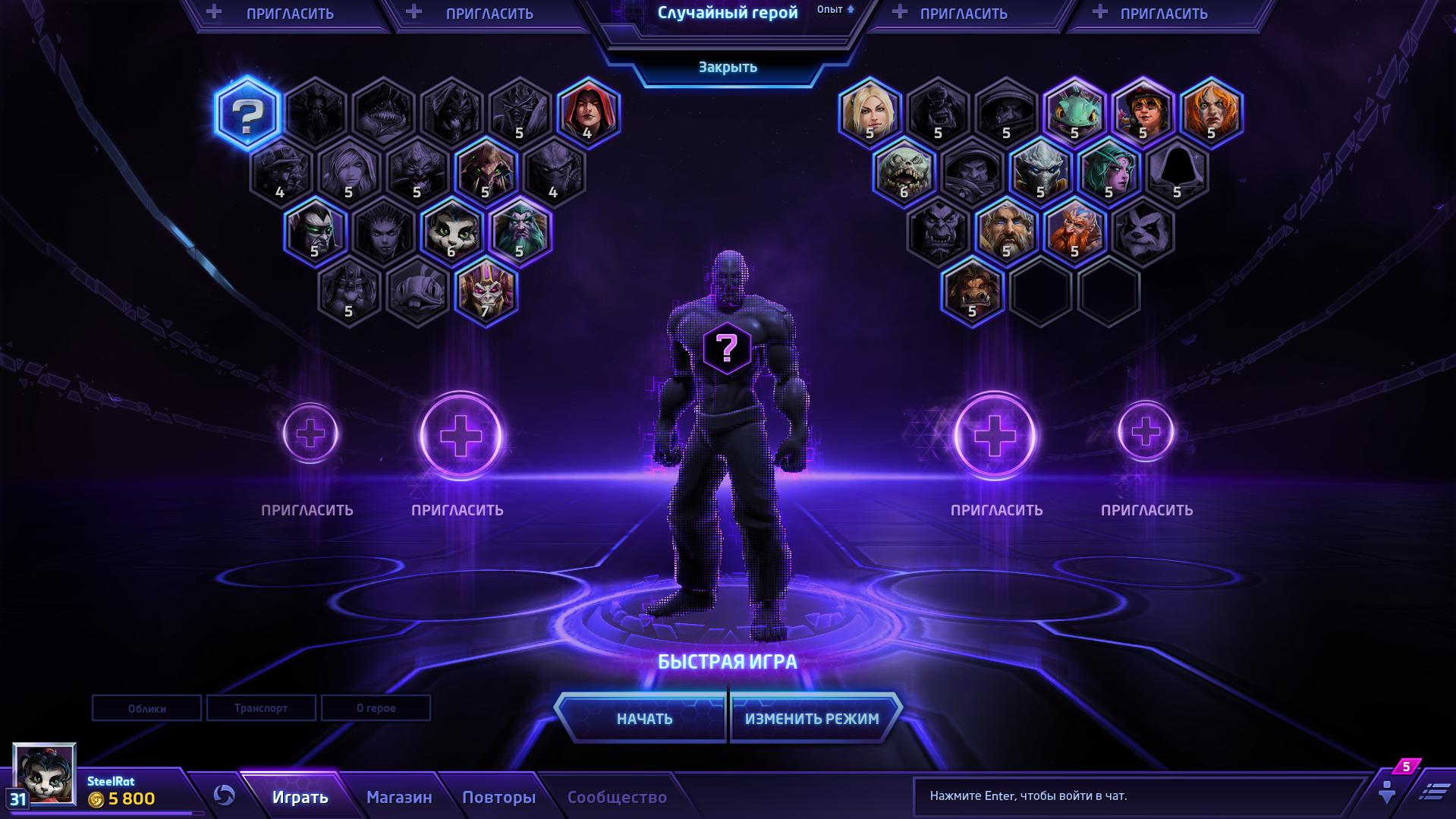Open the Транспорт mounts button
The image size is (1456, 819).
tap(261, 708)
